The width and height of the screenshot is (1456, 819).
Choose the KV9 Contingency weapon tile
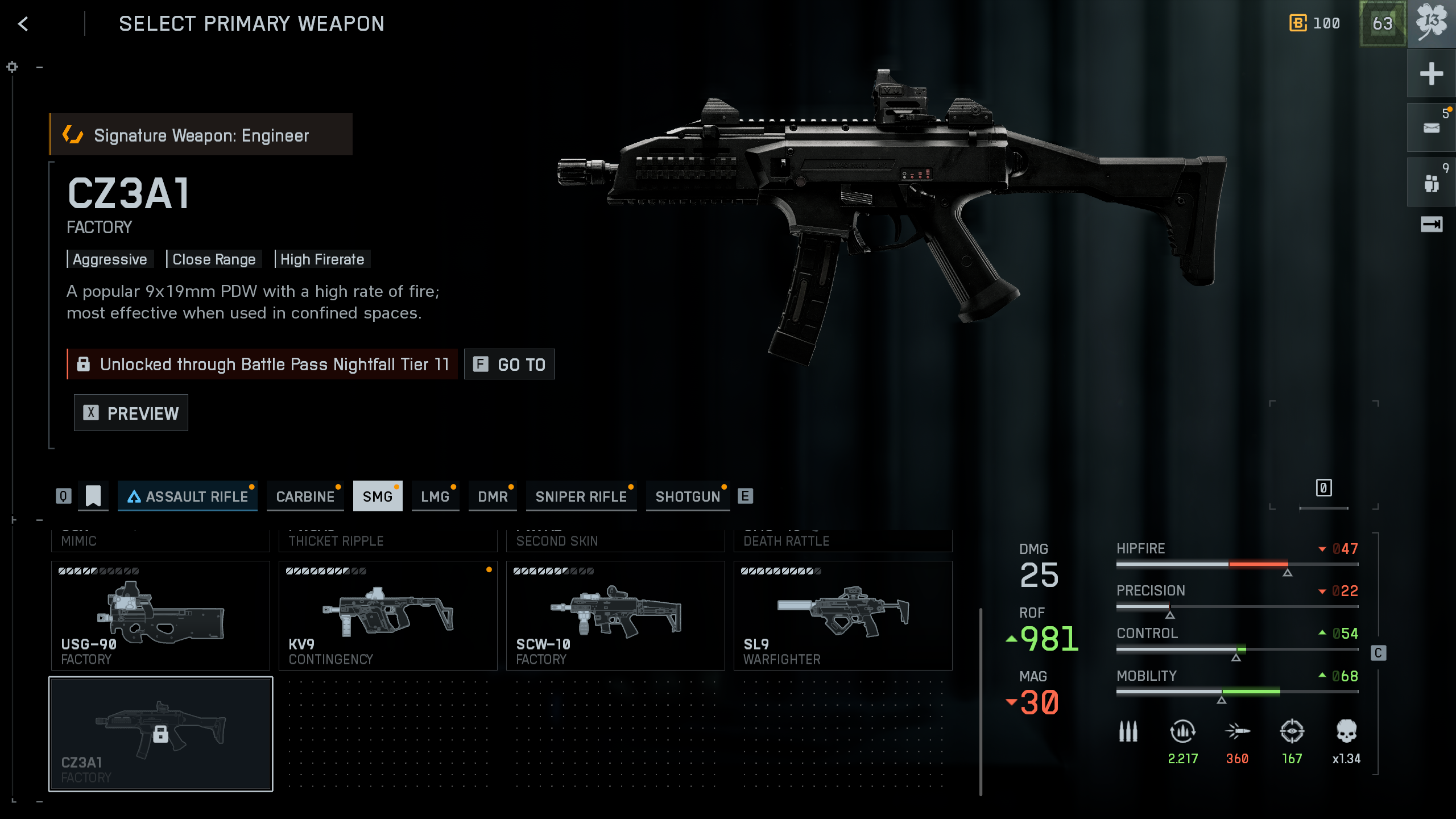coord(388,615)
